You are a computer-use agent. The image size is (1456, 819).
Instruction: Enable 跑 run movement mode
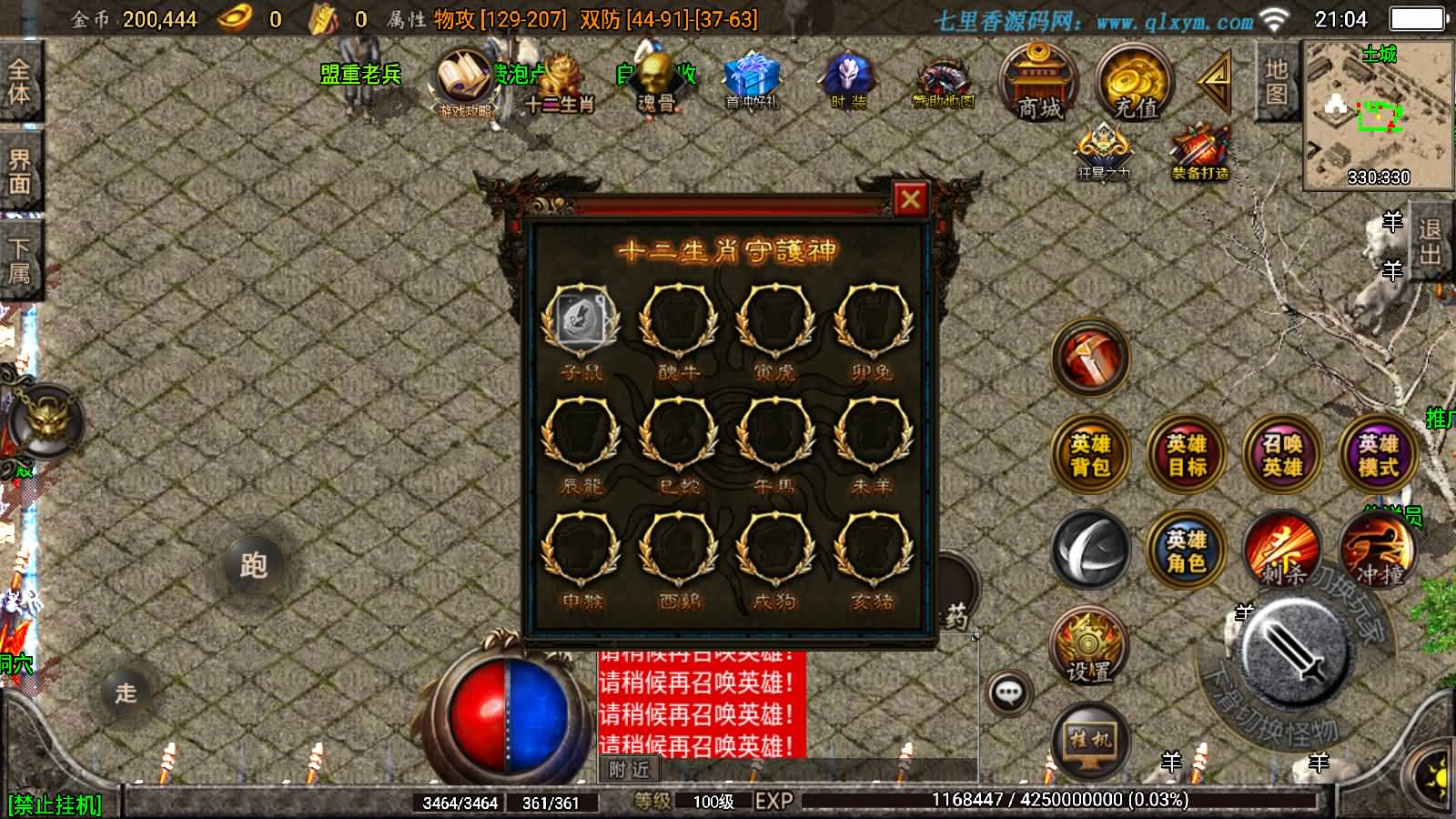255,566
